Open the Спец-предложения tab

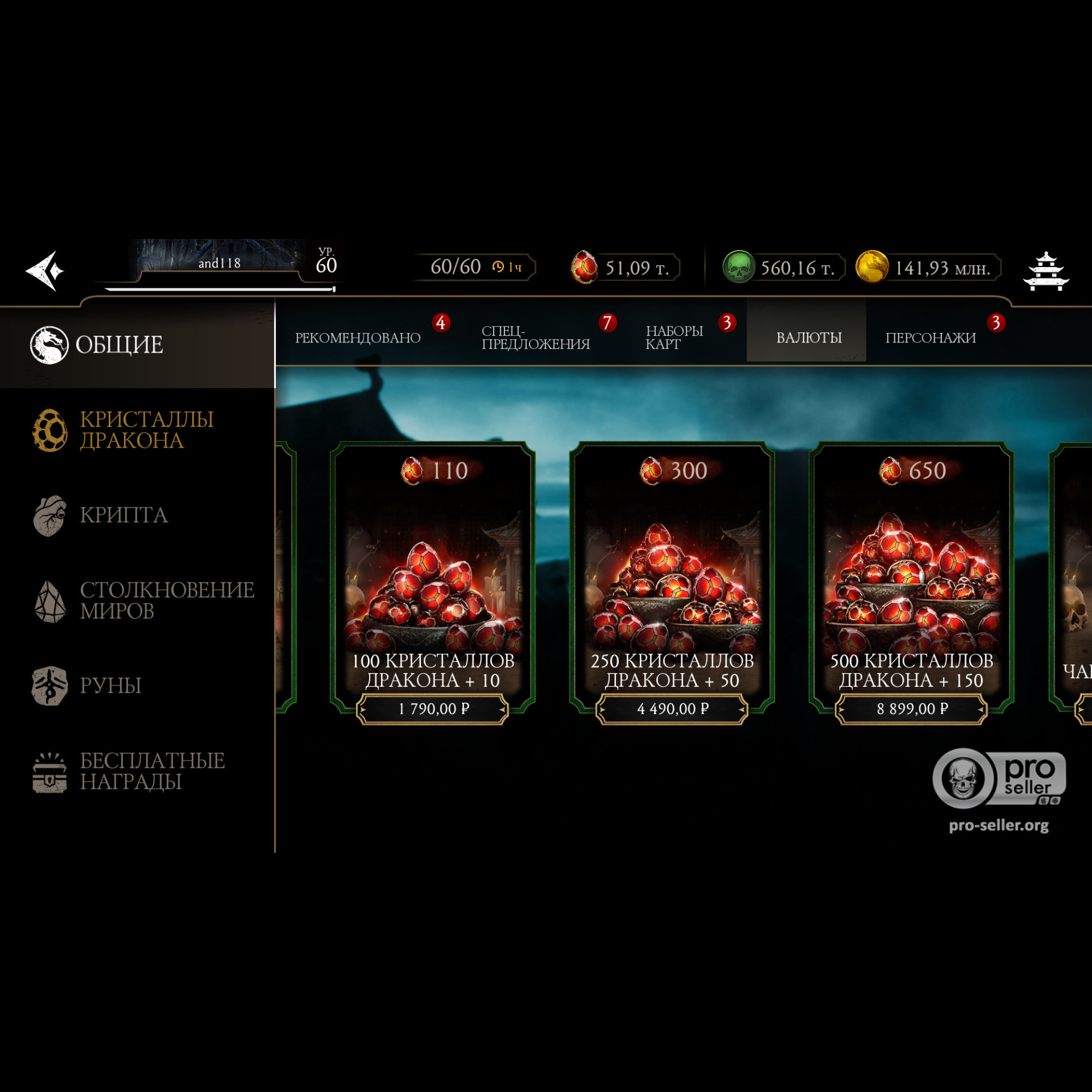(x=535, y=337)
